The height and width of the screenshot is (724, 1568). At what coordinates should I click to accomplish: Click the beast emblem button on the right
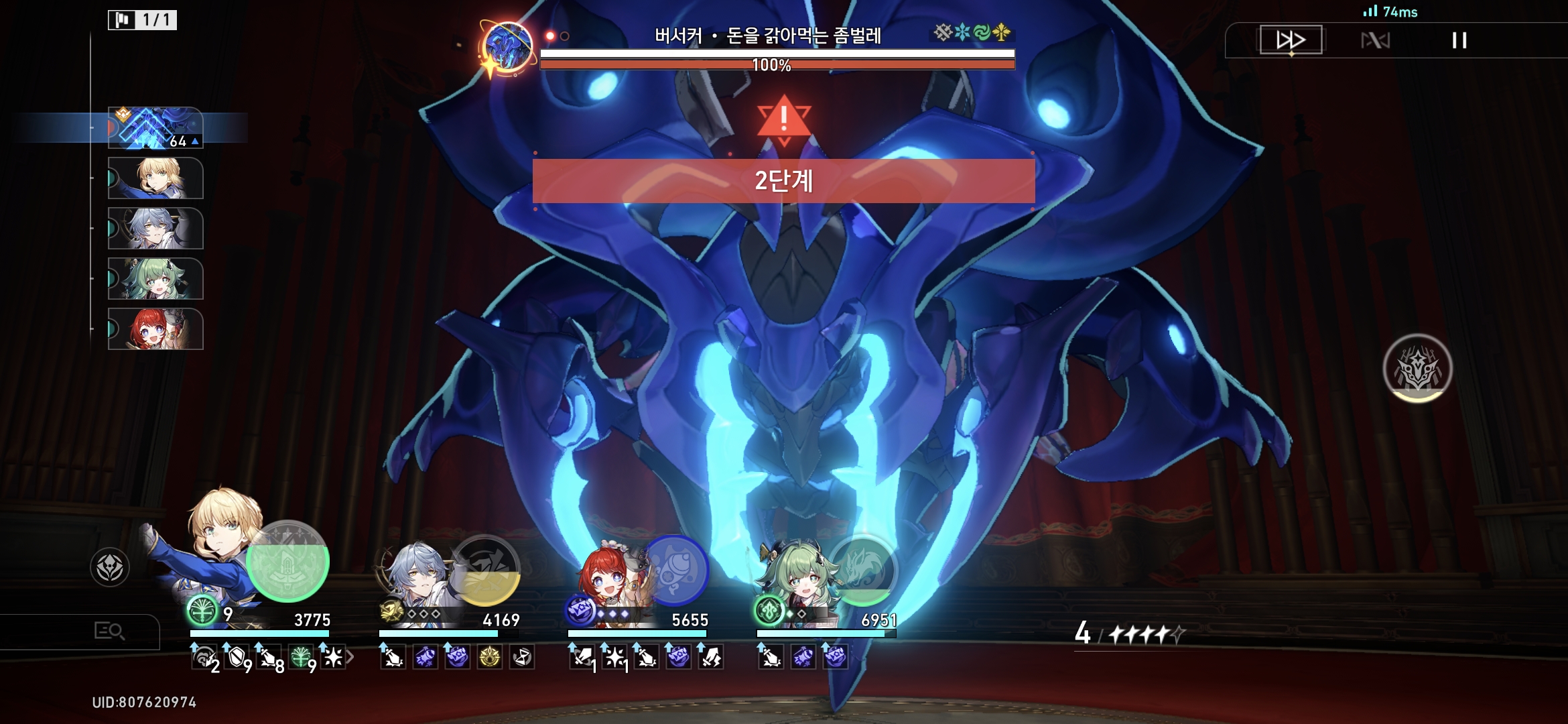[x=1417, y=368]
